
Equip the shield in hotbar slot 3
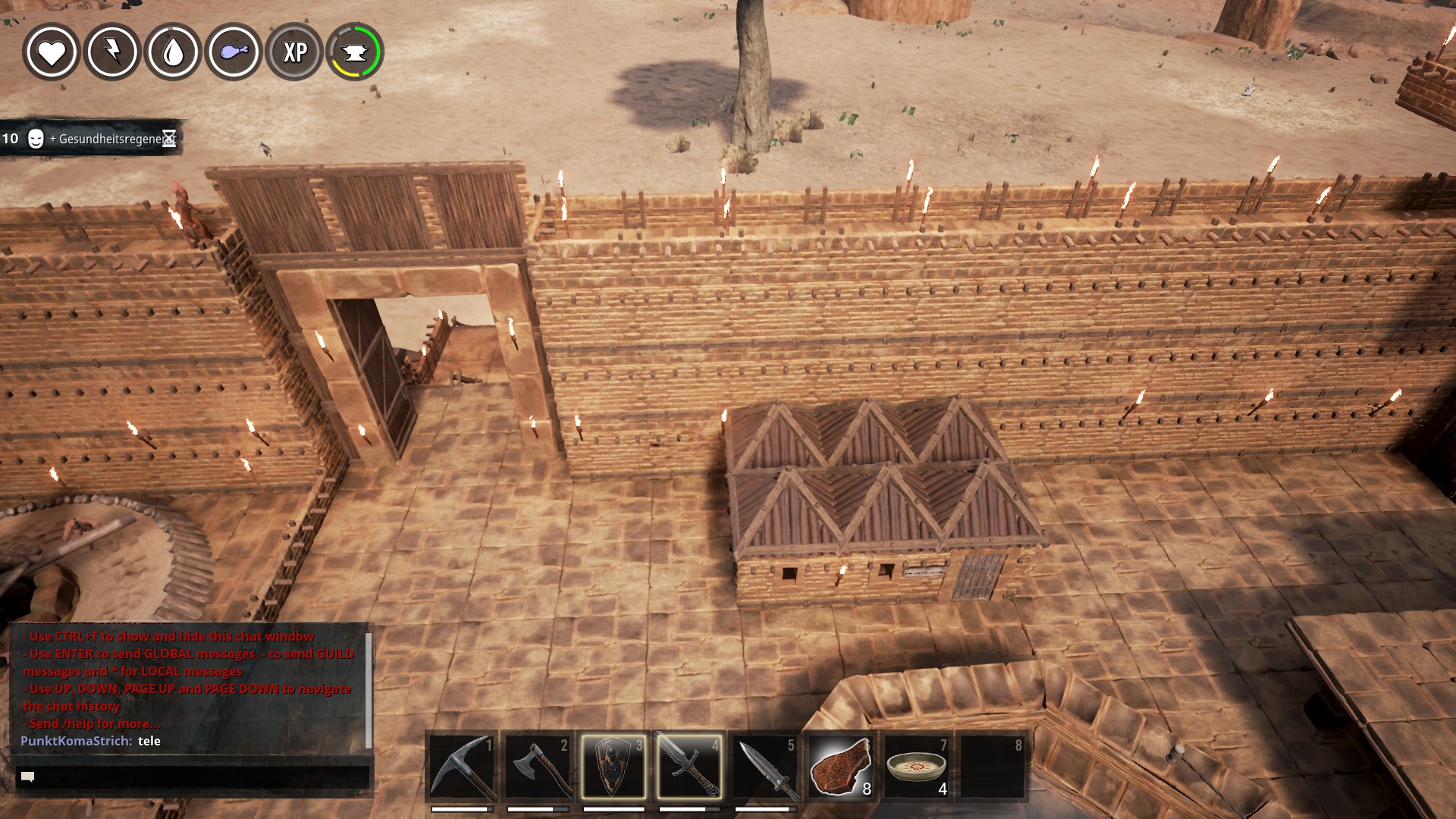613,767
